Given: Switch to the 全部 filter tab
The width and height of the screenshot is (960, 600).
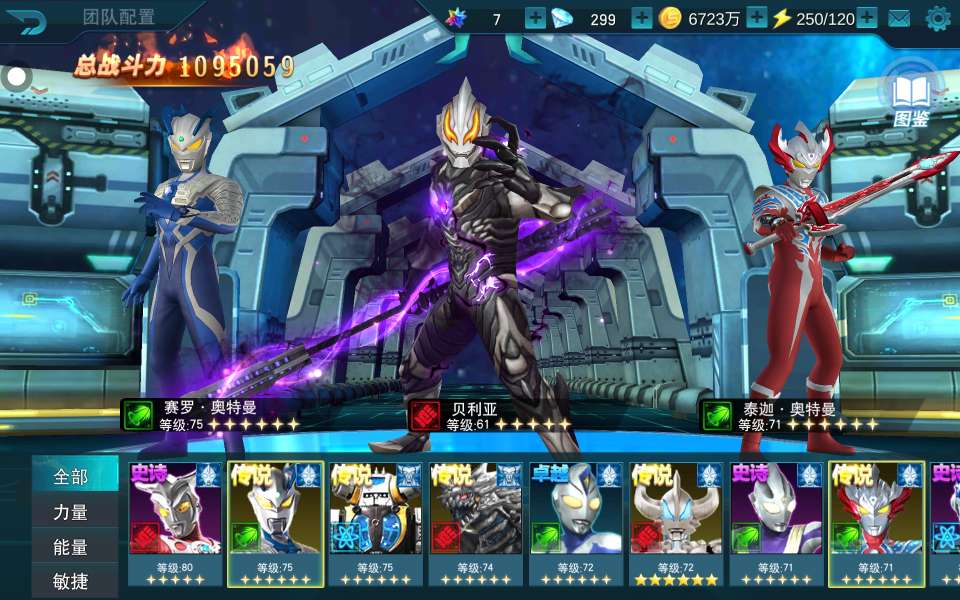Looking at the screenshot, I should (x=72, y=476).
